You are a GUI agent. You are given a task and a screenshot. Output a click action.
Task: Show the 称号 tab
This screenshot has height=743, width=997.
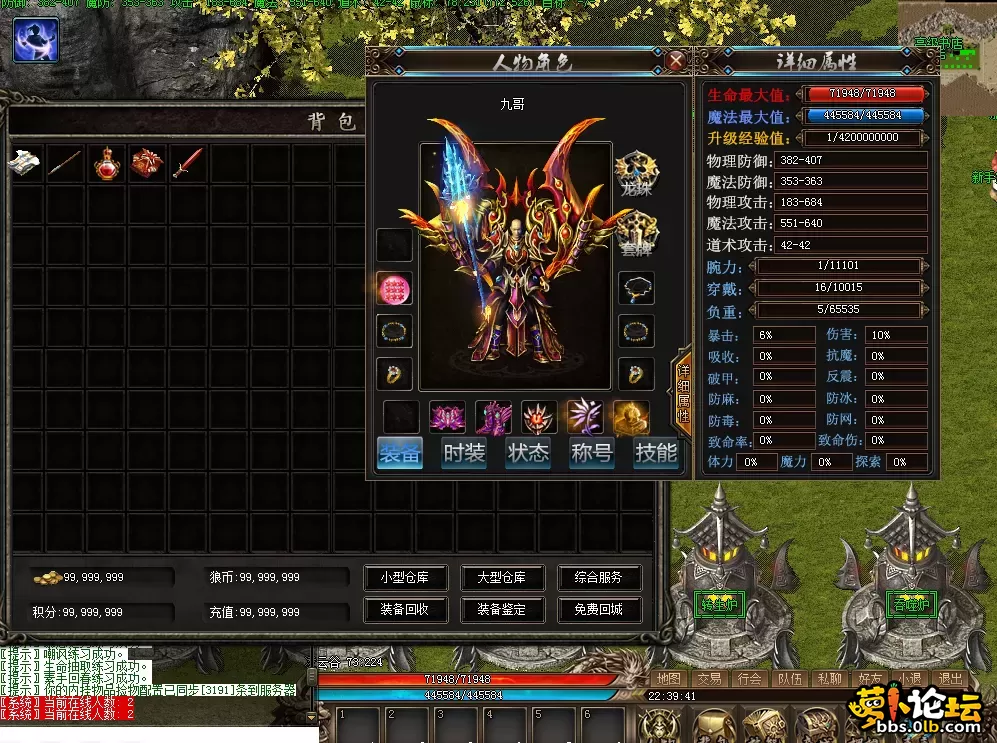[591, 453]
